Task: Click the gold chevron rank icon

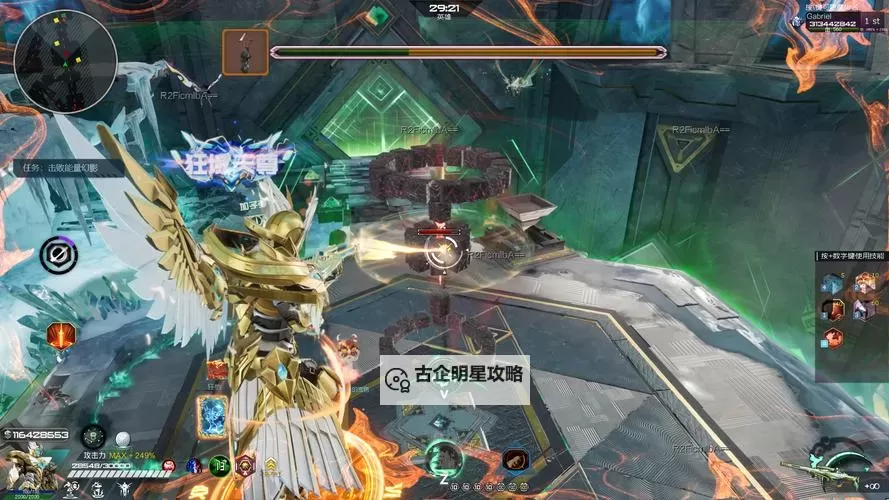Action: pyautogui.click(x=271, y=465)
